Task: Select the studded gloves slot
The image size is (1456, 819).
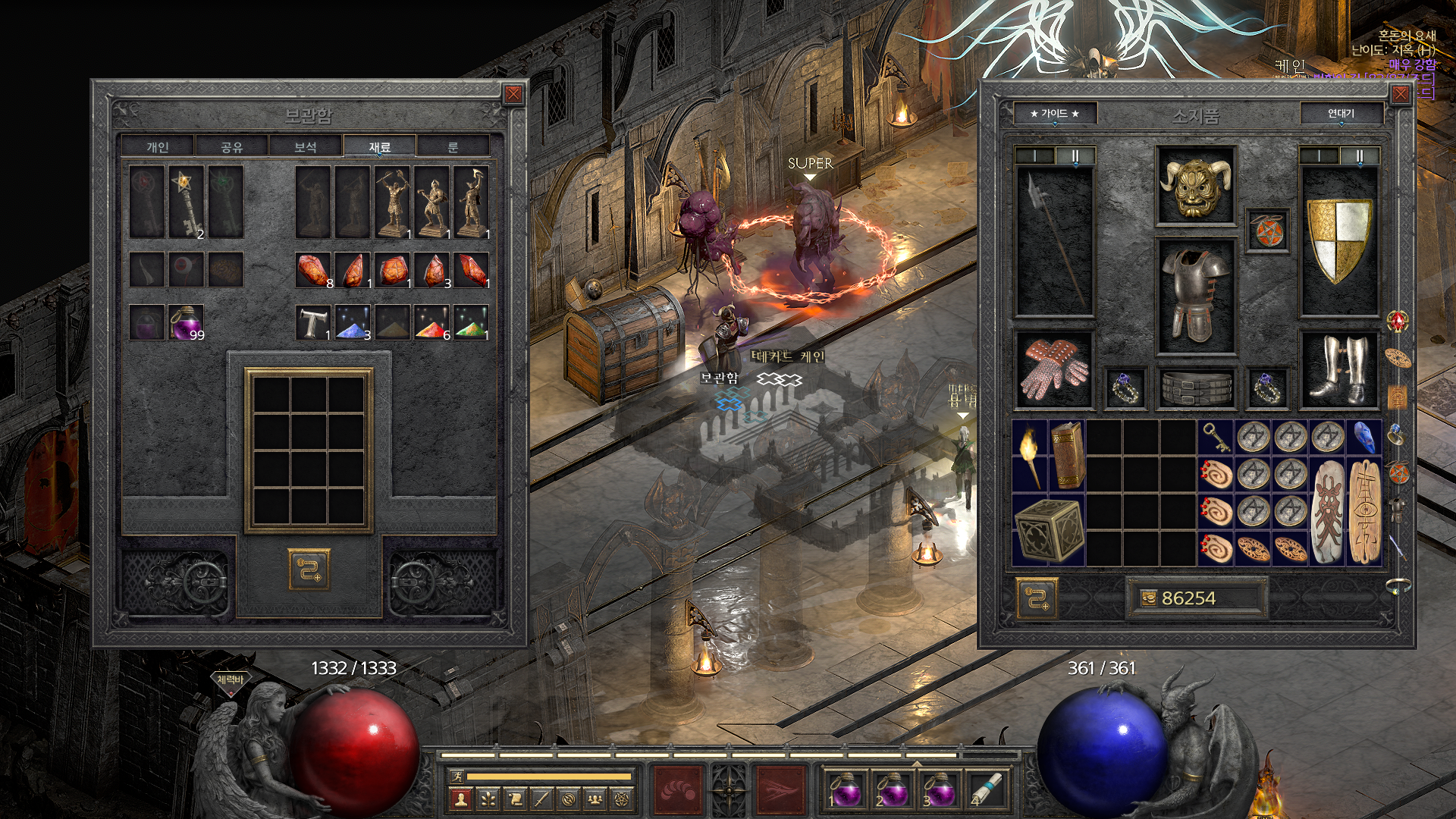Action: click(1054, 370)
